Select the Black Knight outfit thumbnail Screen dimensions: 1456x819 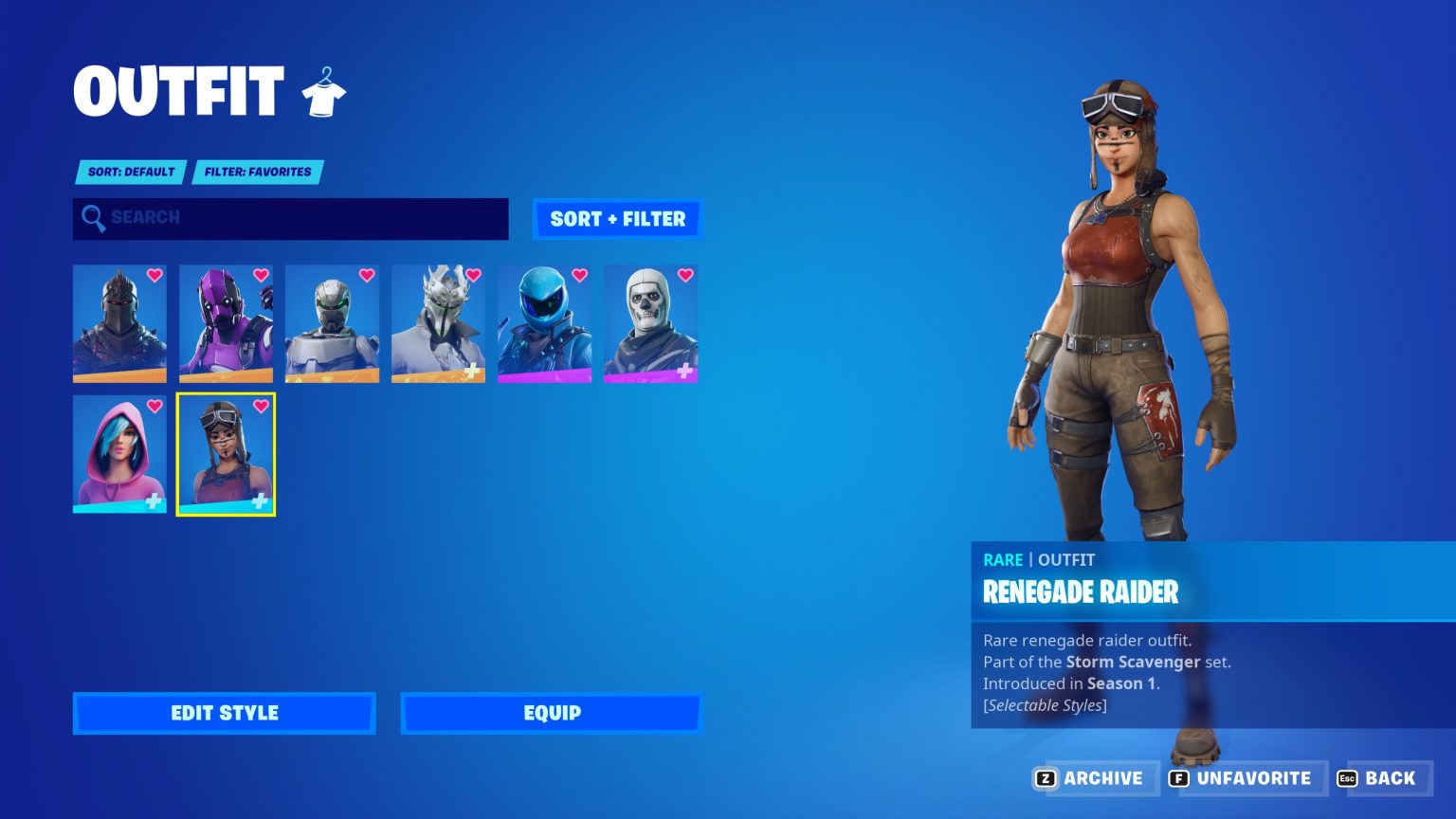click(x=119, y=323)
